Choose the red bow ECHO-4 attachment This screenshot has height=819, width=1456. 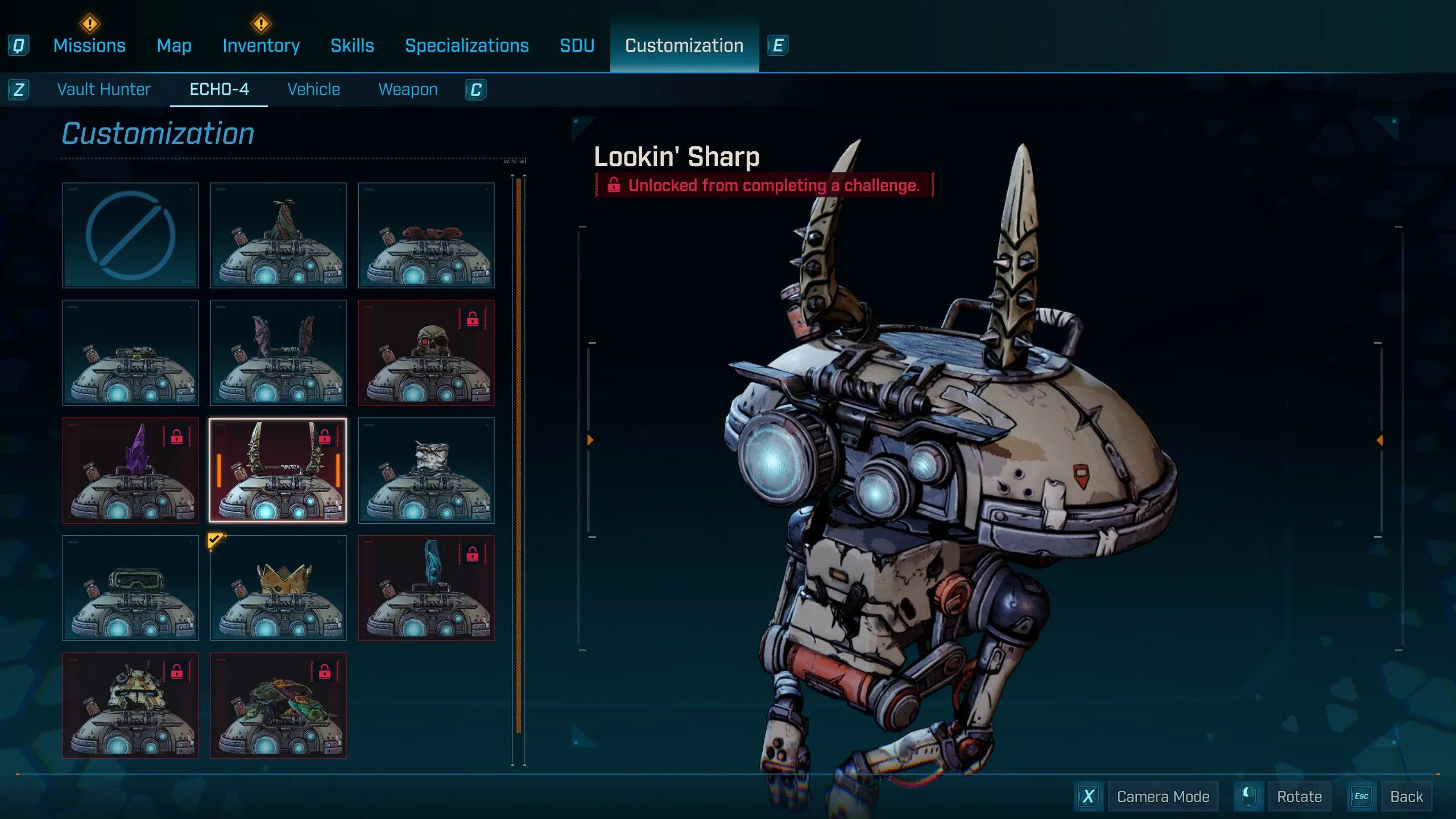point(426,235)
